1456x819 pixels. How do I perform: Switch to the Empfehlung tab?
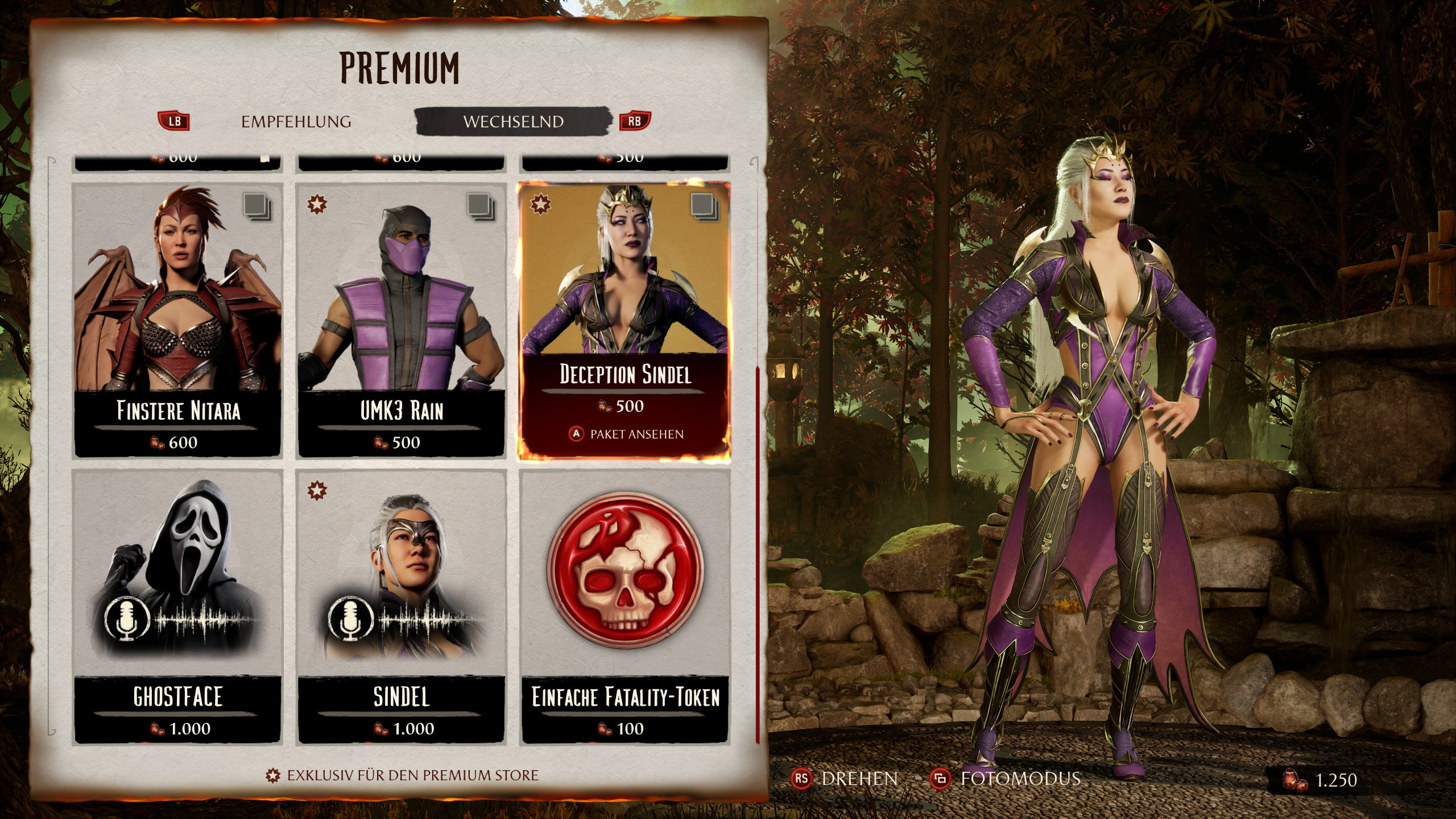point(296,122)
